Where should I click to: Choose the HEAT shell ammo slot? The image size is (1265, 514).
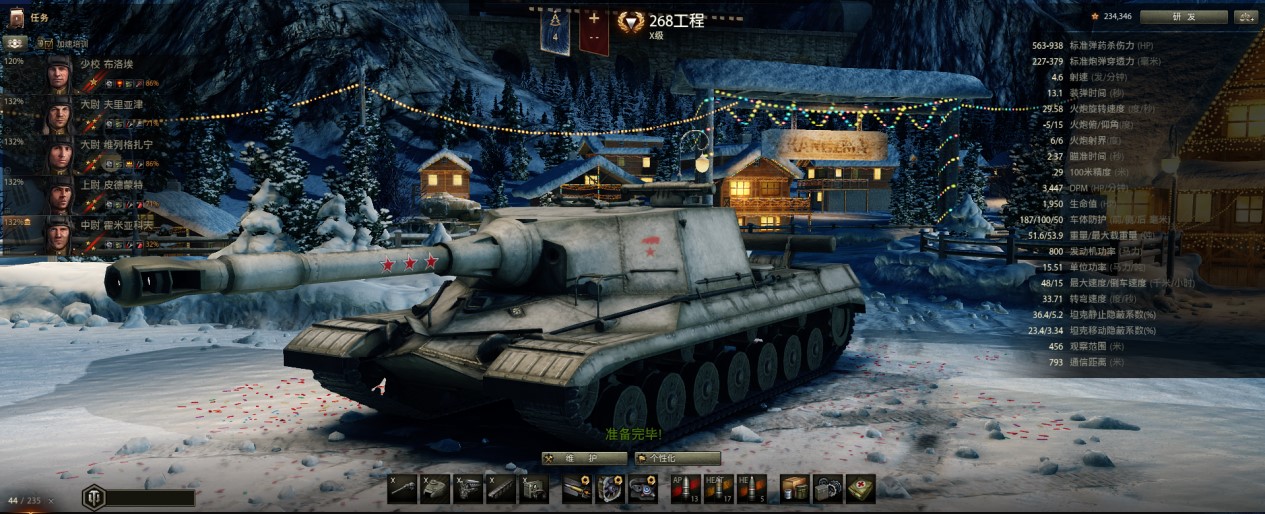(718, 488)
